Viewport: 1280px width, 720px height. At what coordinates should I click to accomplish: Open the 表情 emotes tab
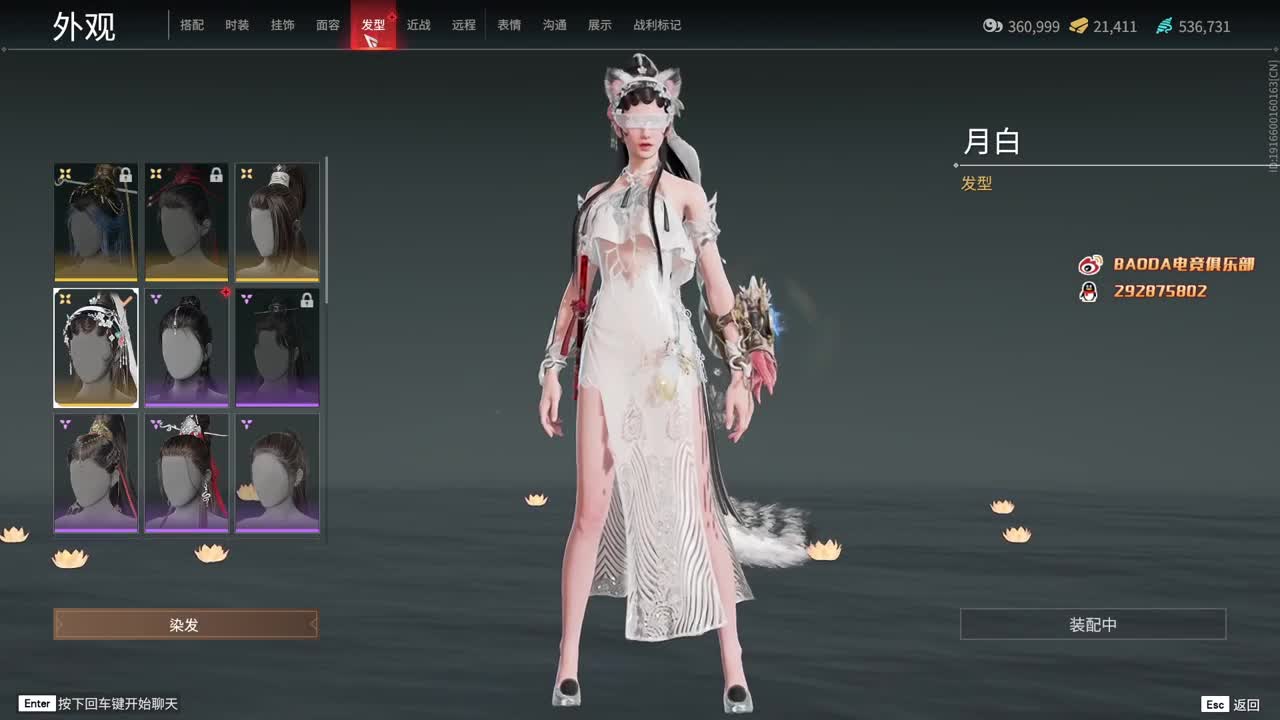click(x=510, y=25)
